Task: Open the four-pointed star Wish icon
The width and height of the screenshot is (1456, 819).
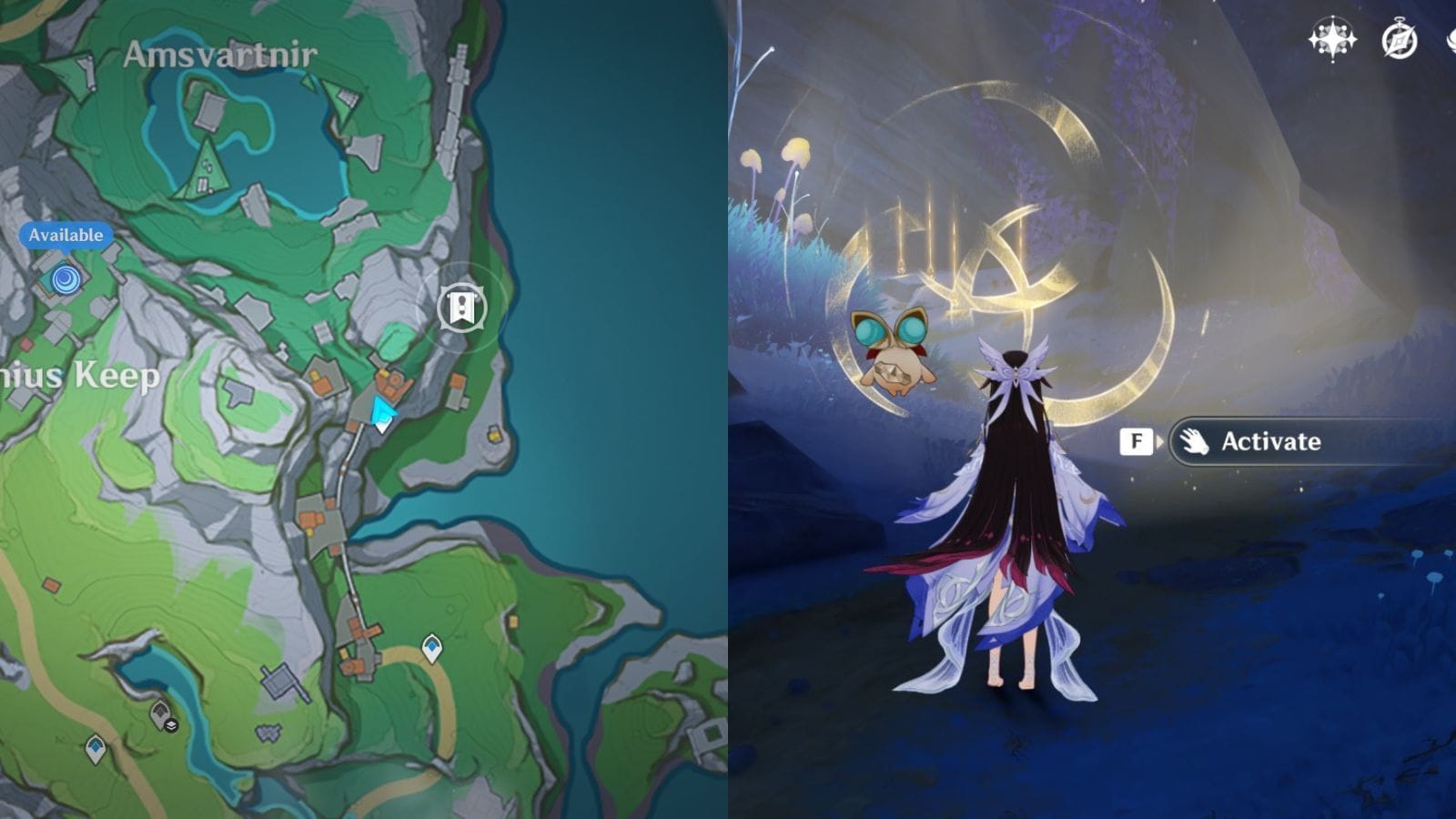Action: pyautogui.click(x=1331, y=40)
